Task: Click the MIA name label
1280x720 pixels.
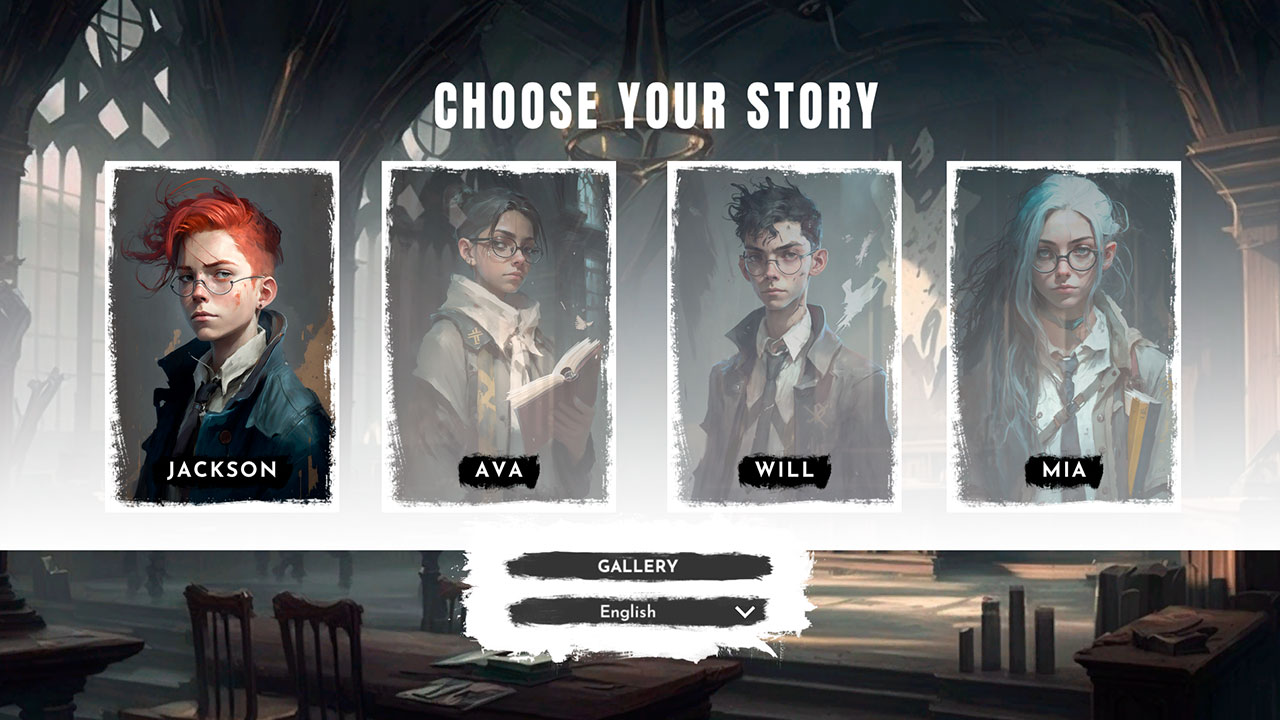Action: 1063,467
